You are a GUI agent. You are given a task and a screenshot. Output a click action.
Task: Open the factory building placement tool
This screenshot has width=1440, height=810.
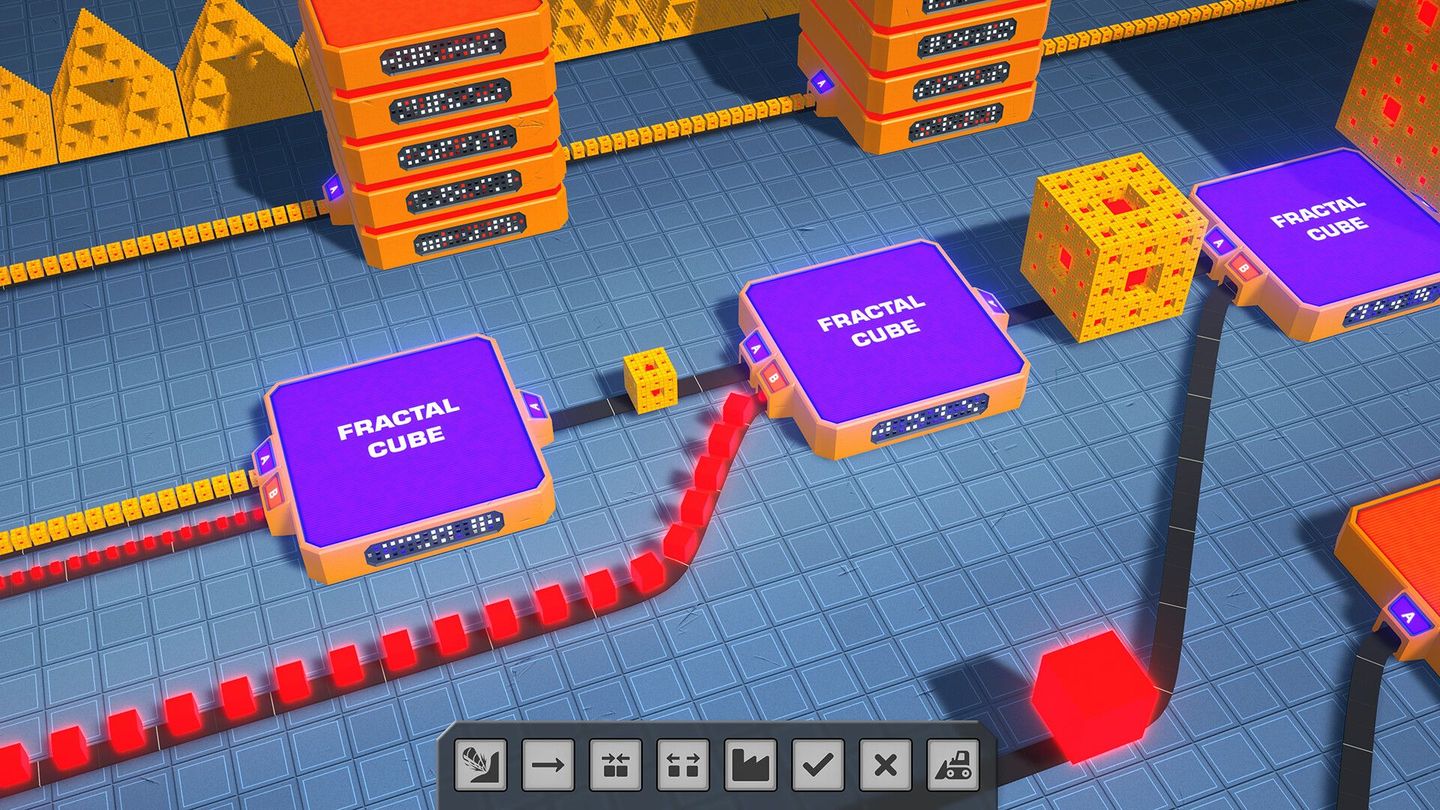[x=748, y=764]
